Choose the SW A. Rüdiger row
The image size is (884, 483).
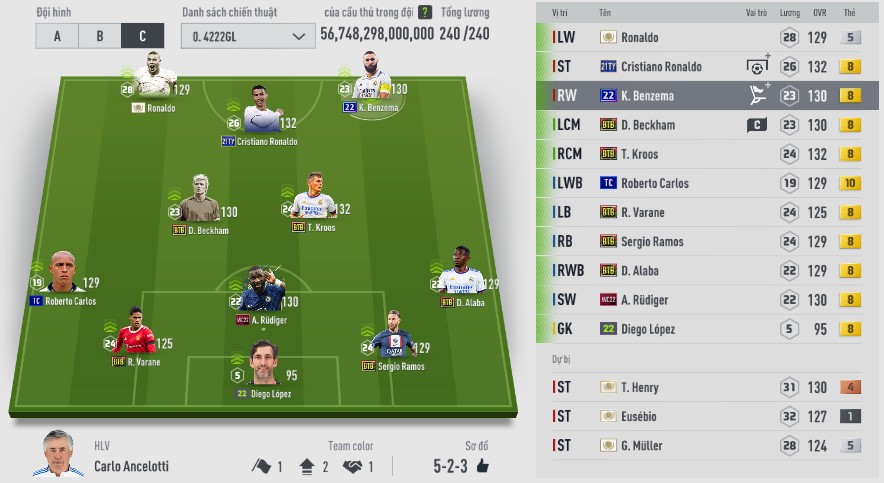(708, 300)
